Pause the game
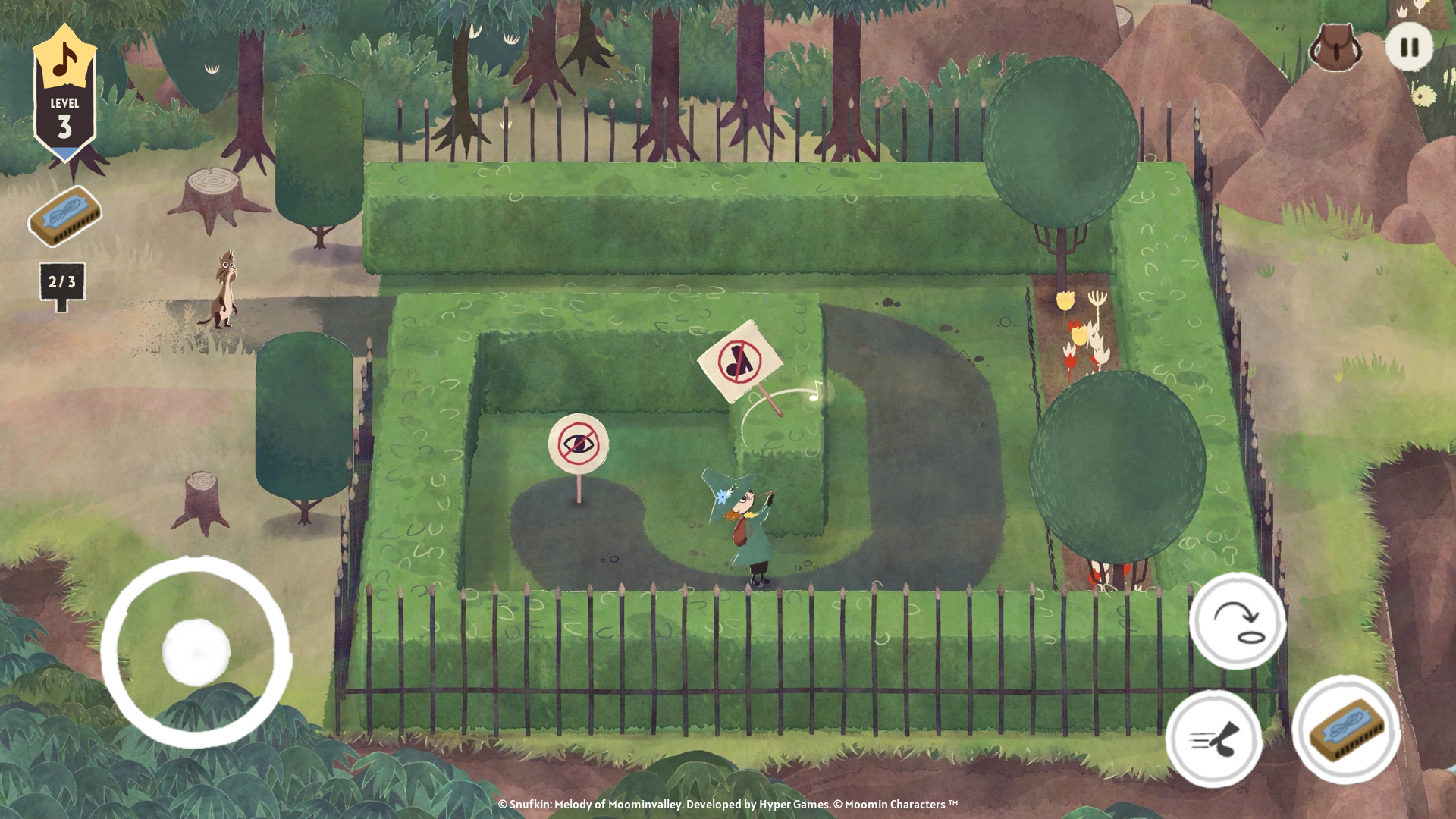The height and width of the screenshot is (819, 1456). [x=1409, y=47]
